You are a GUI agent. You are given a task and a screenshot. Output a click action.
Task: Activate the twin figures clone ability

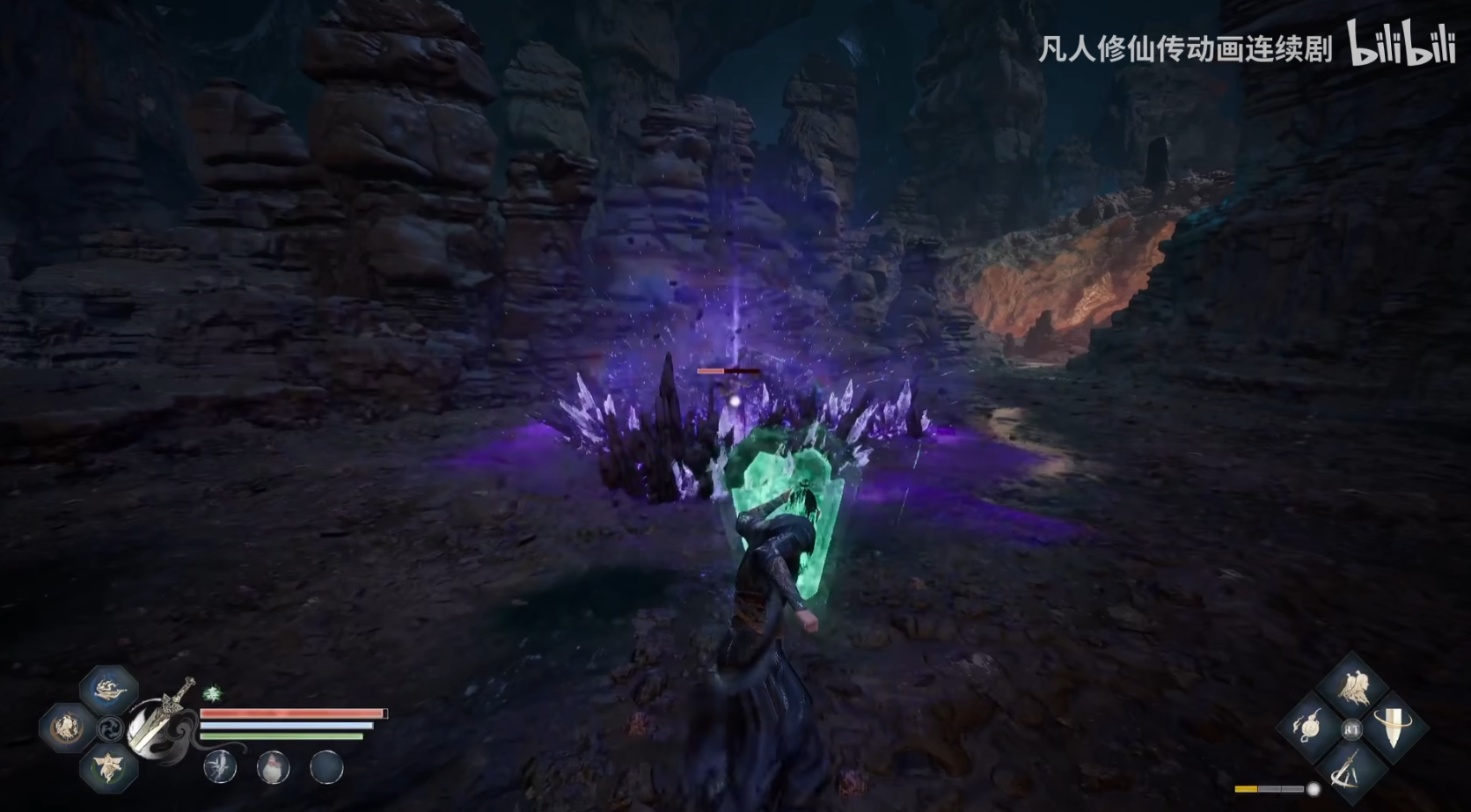click(1351, 687)
